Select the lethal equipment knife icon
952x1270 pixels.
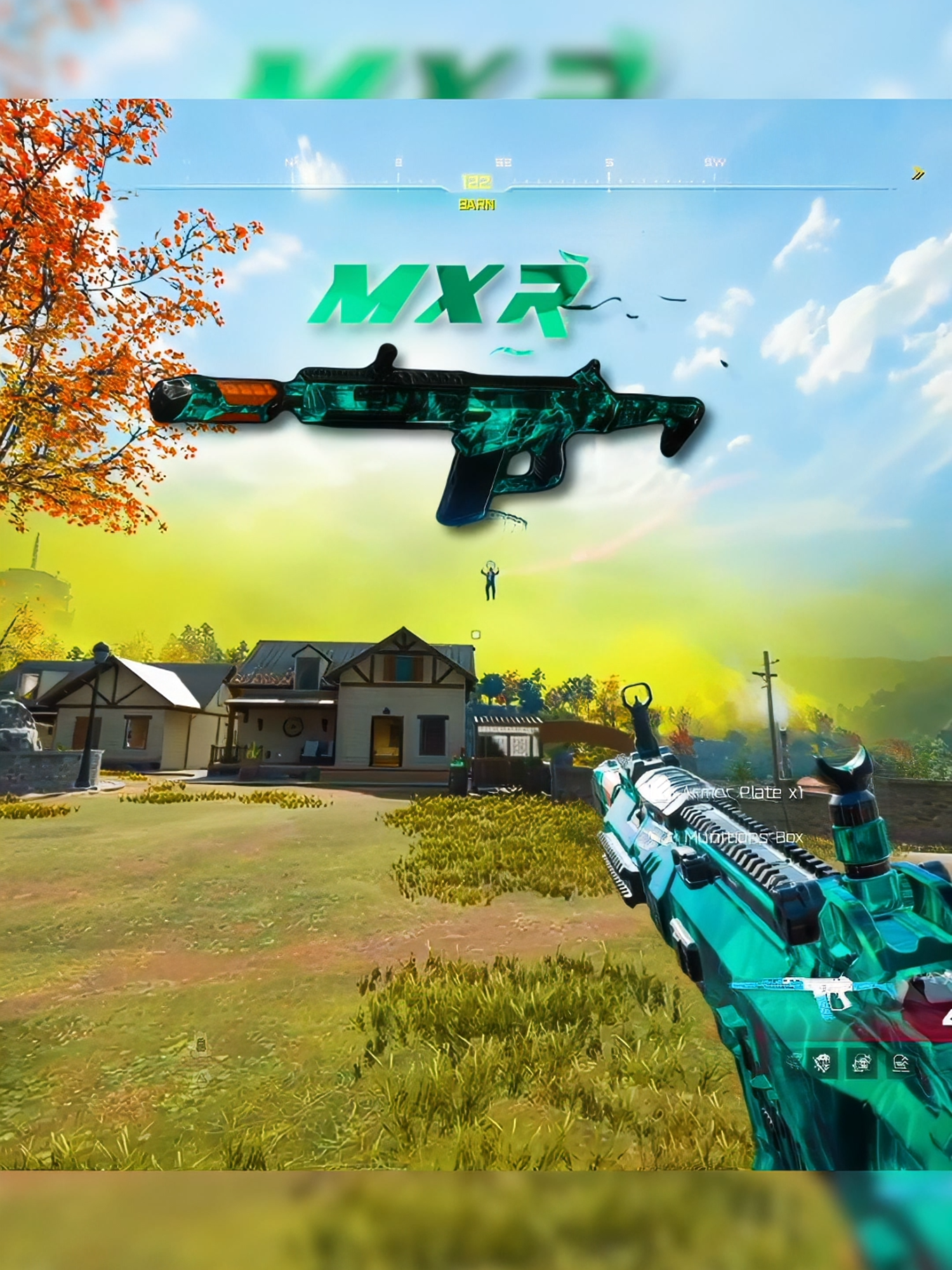pos(822,1063)
